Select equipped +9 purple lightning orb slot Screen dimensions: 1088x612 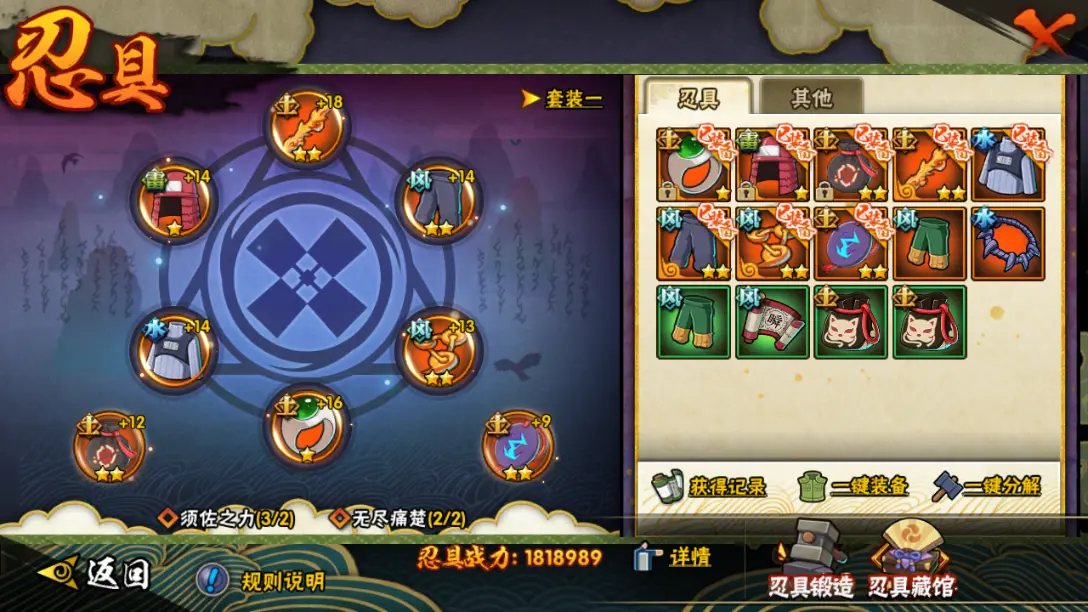click(x=518, y=447)
